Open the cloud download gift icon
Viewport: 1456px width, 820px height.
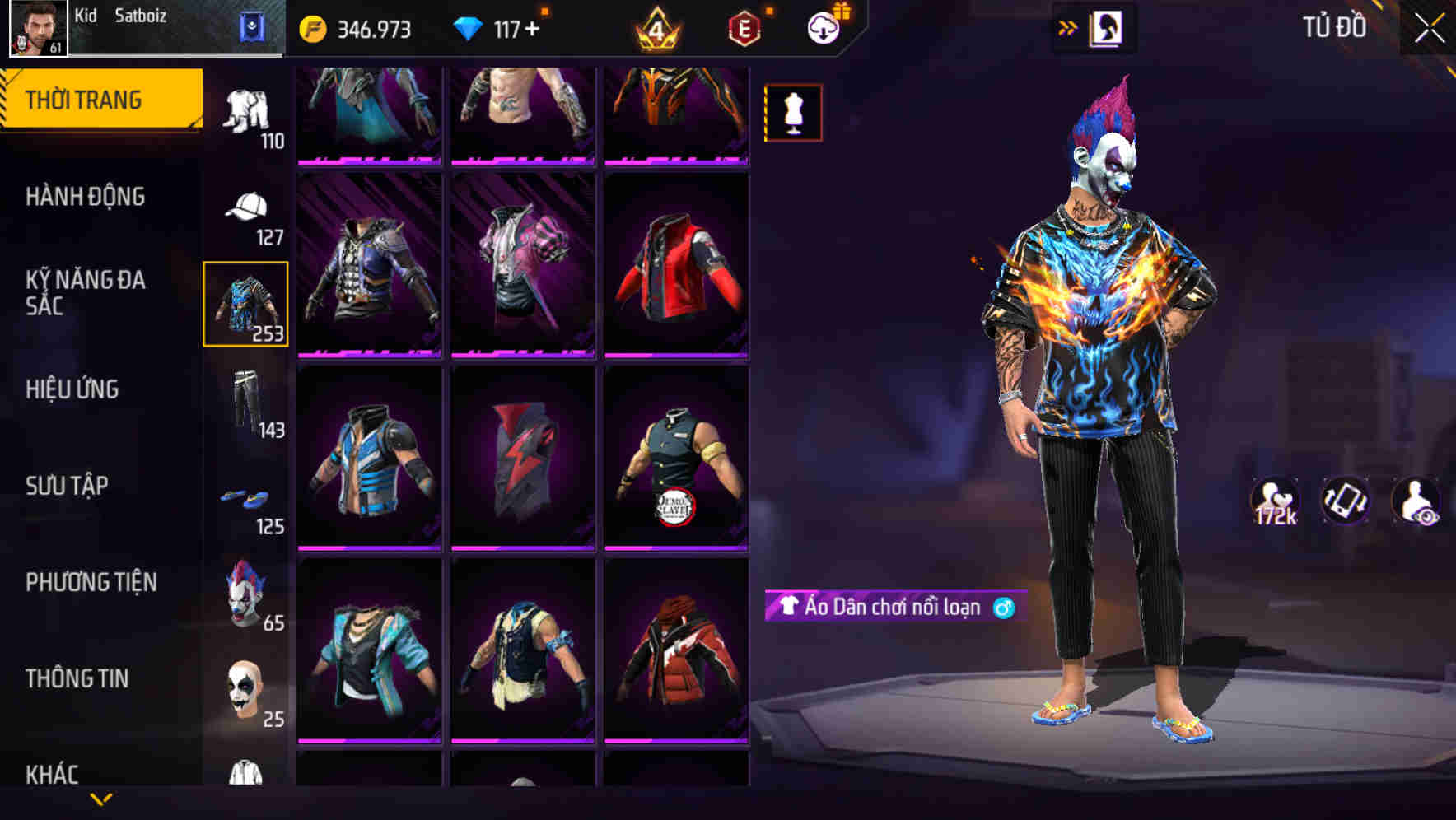pos(825,26)
